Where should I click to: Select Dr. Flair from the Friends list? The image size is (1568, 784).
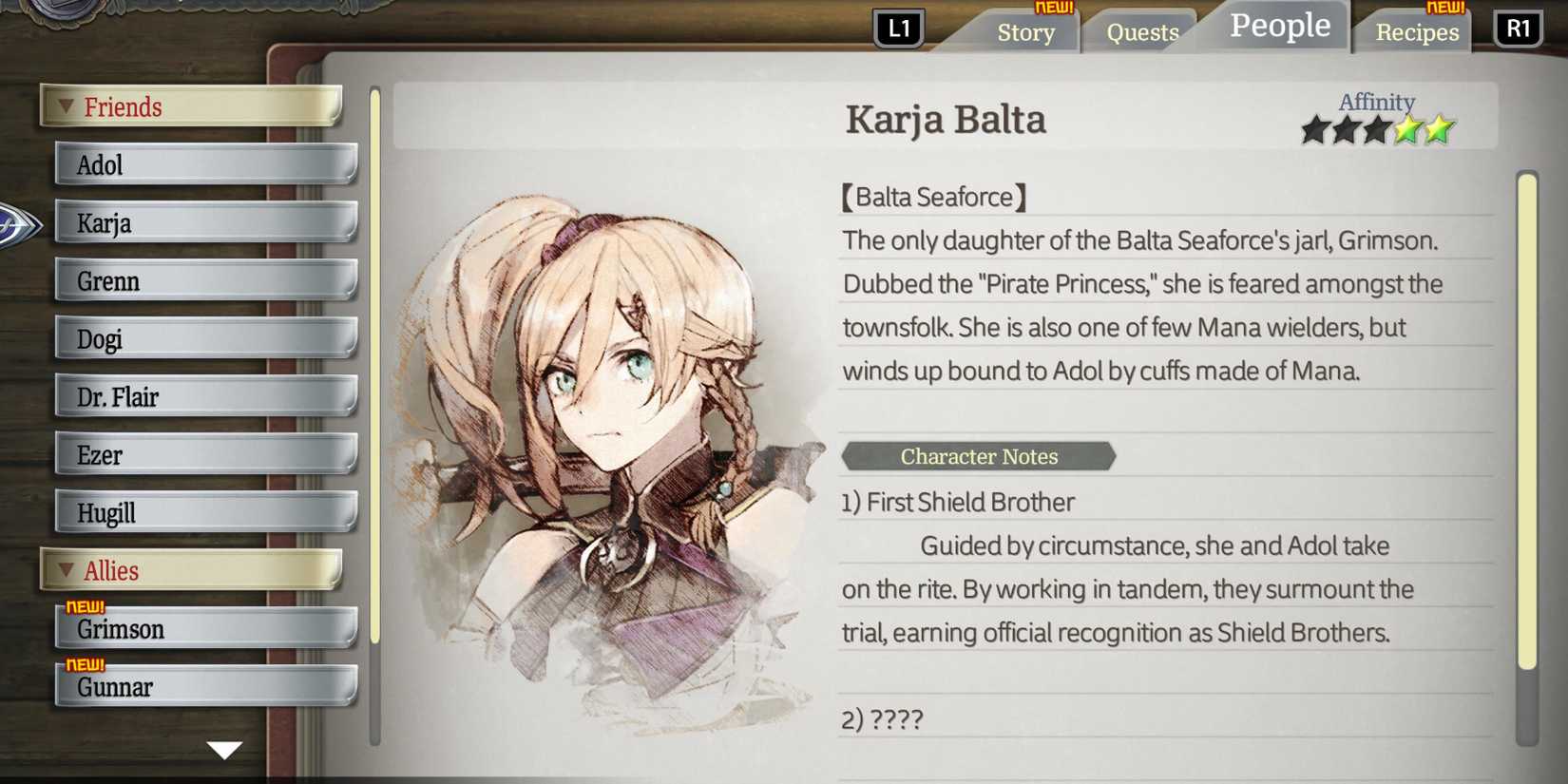click(x=207, y=396)
